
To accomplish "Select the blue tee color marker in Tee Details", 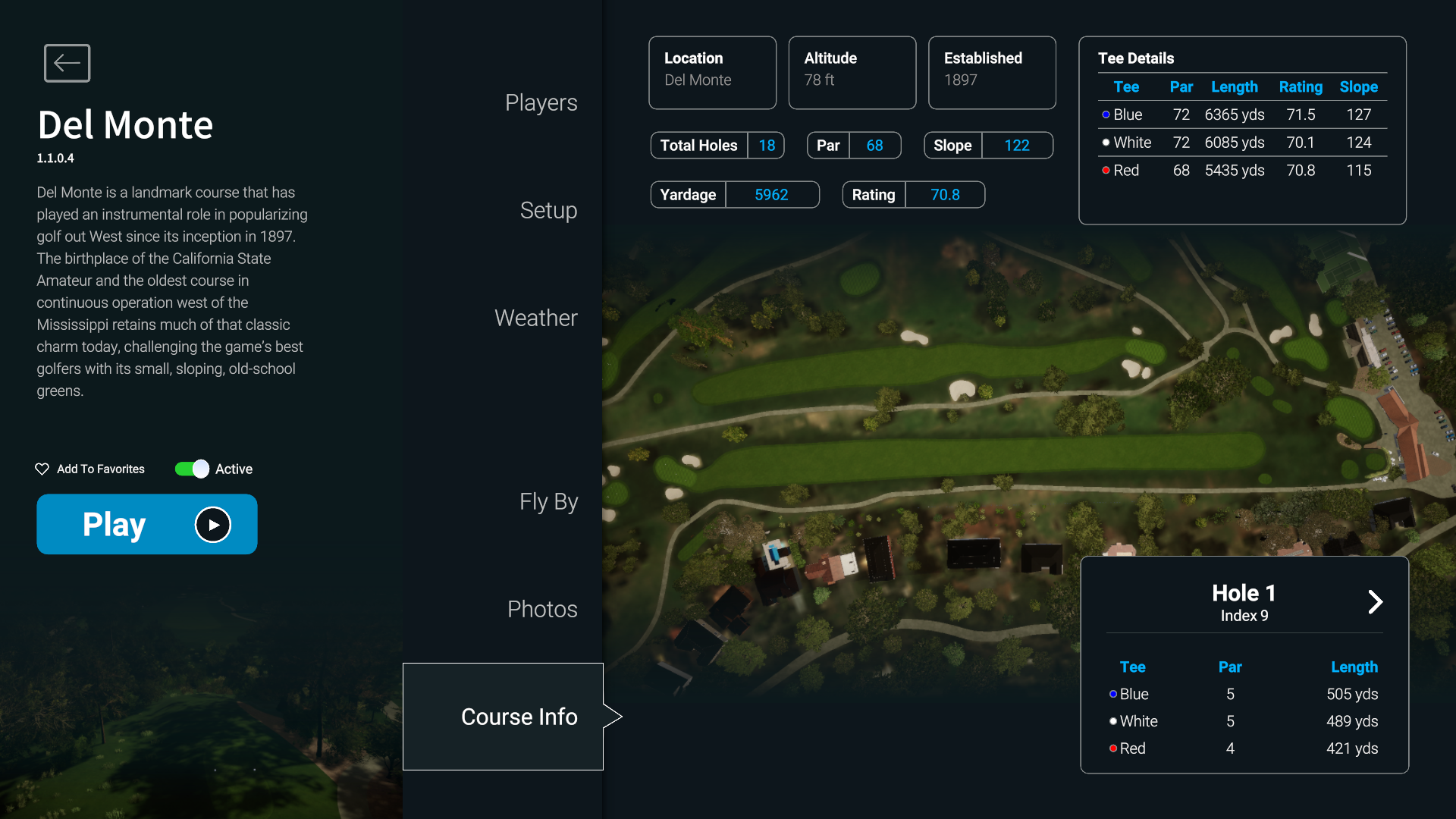I will tap(1106, 115).
